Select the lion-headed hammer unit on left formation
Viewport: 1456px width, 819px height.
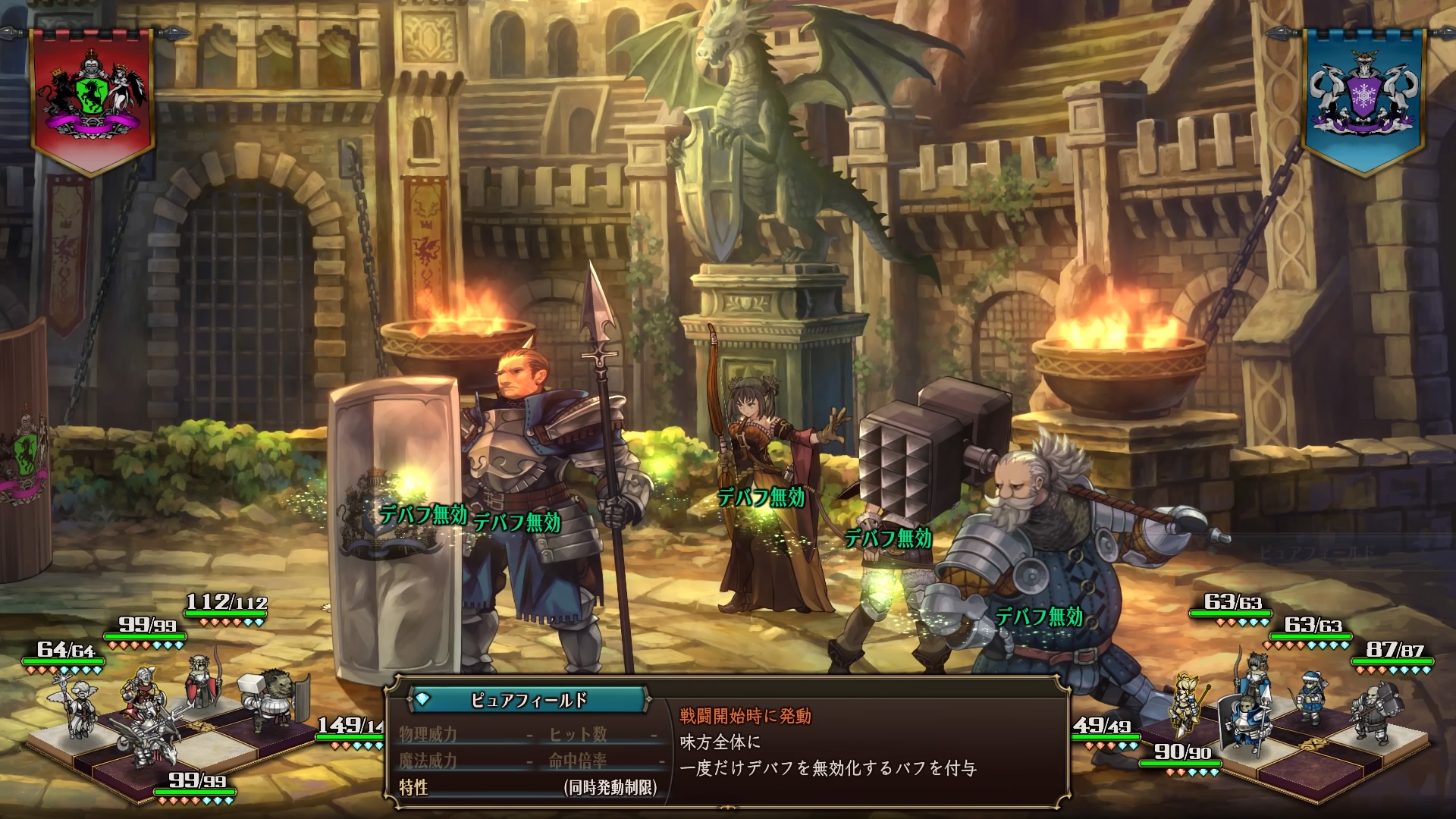tap(271, 703)
